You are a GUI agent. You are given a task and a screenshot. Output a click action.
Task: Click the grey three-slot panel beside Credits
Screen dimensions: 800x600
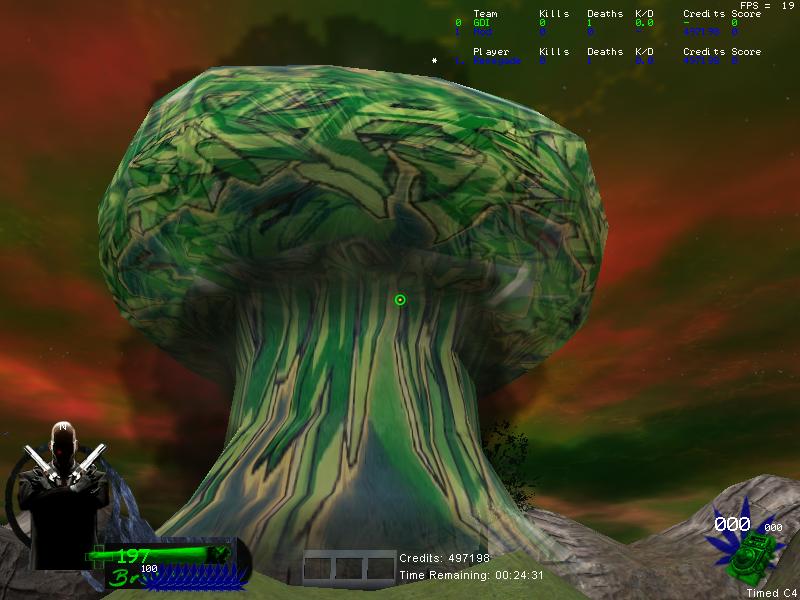tap(350, 566)
